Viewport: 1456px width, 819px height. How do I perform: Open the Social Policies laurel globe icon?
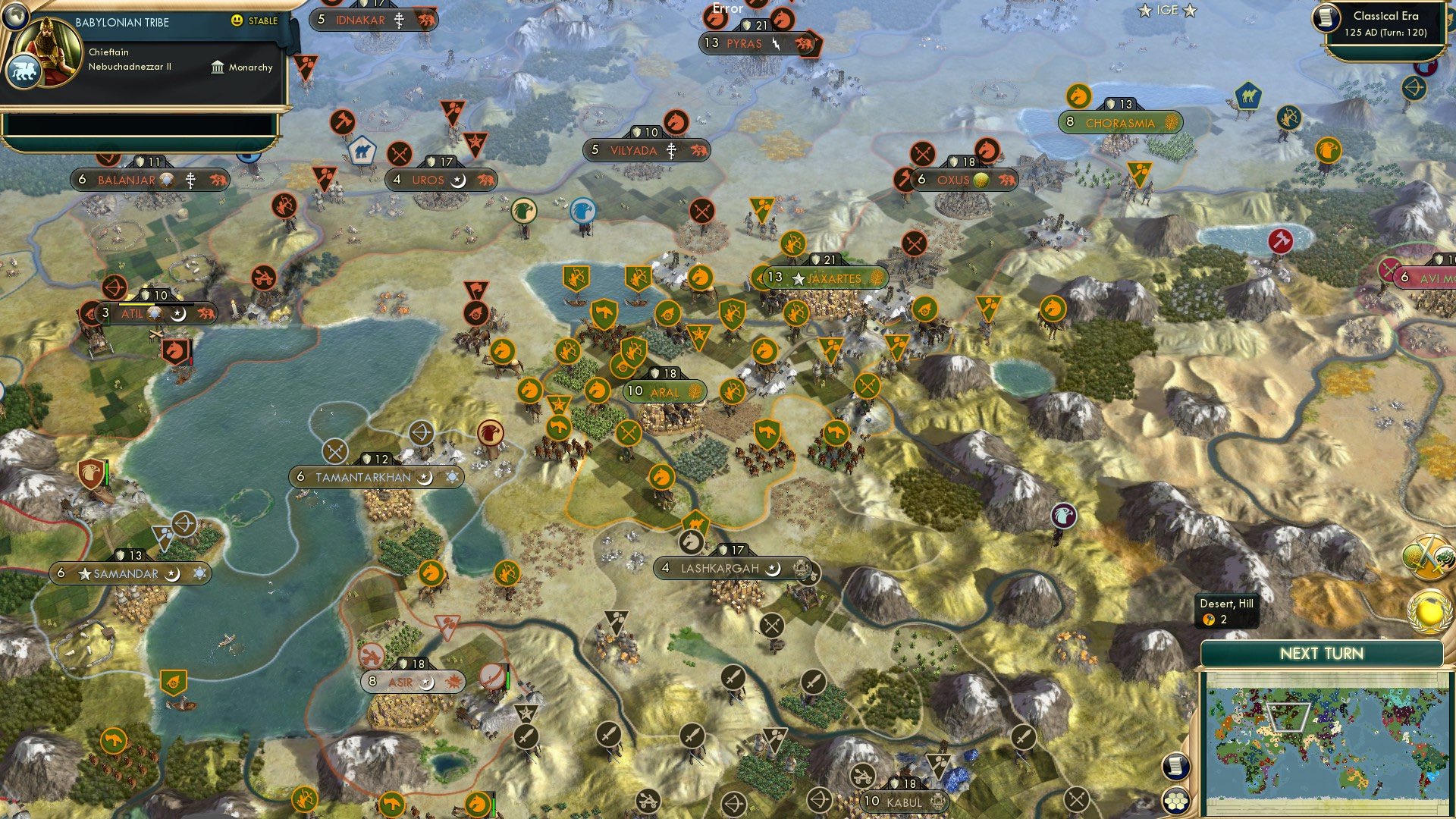point(1431,613)
